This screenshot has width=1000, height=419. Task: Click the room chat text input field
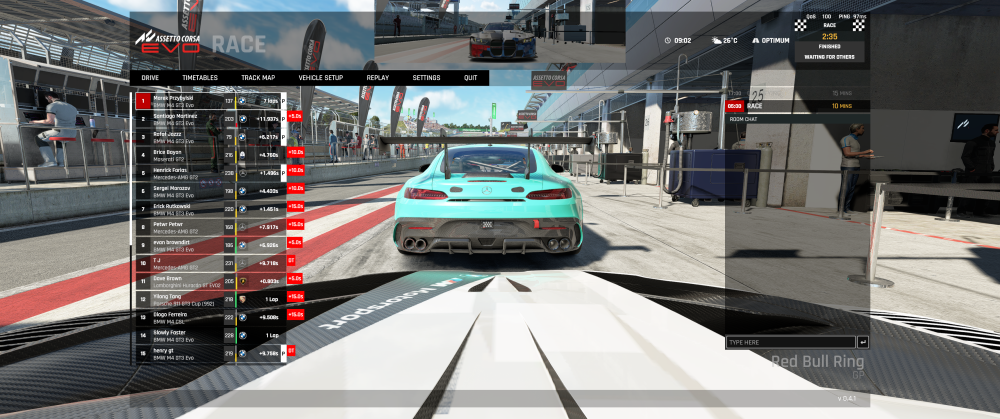point(790,342)
